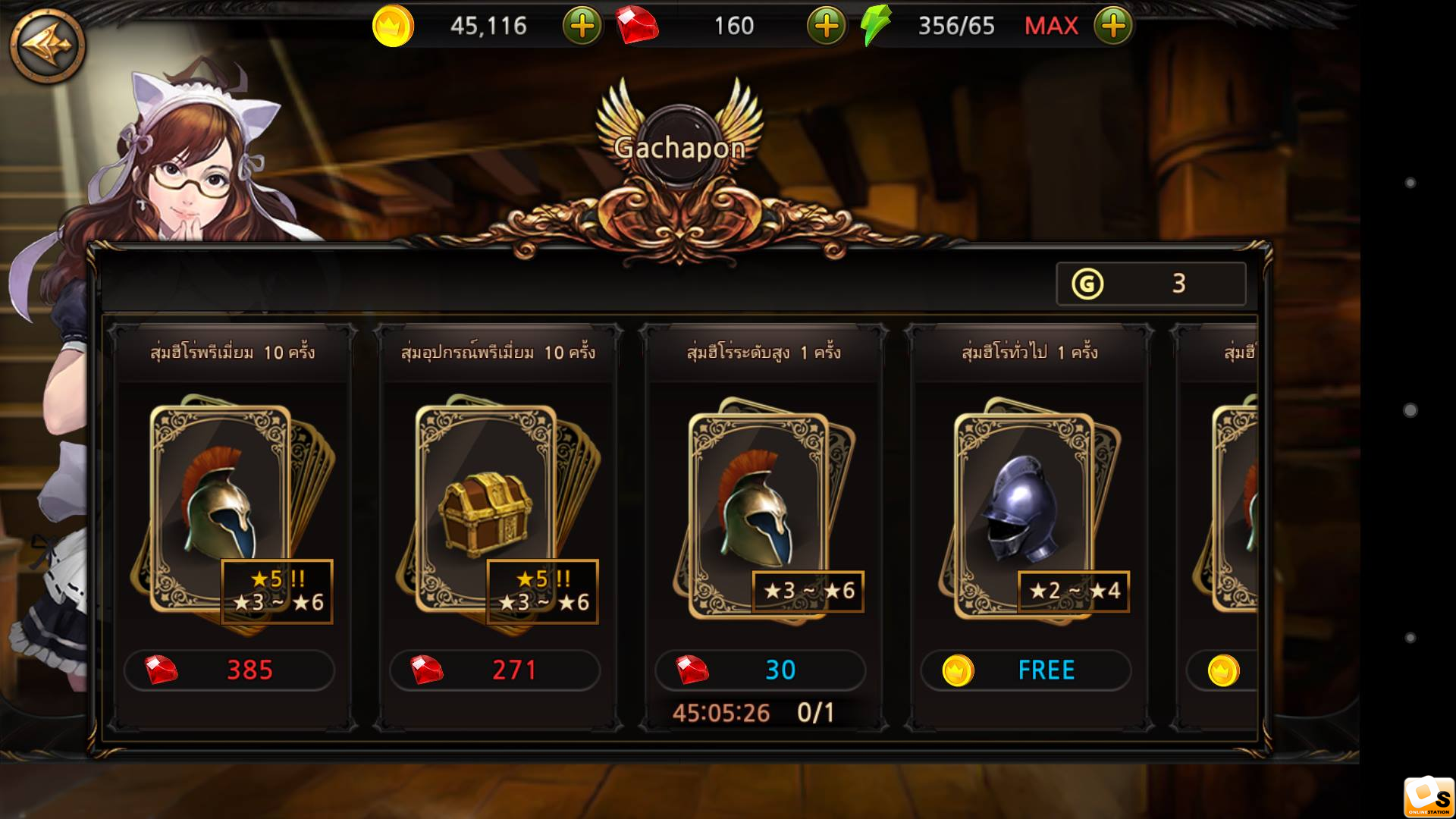Buy more red gems with plus button
The width and height of the screenshot is (1456, 819).
(x=826, y=26)
